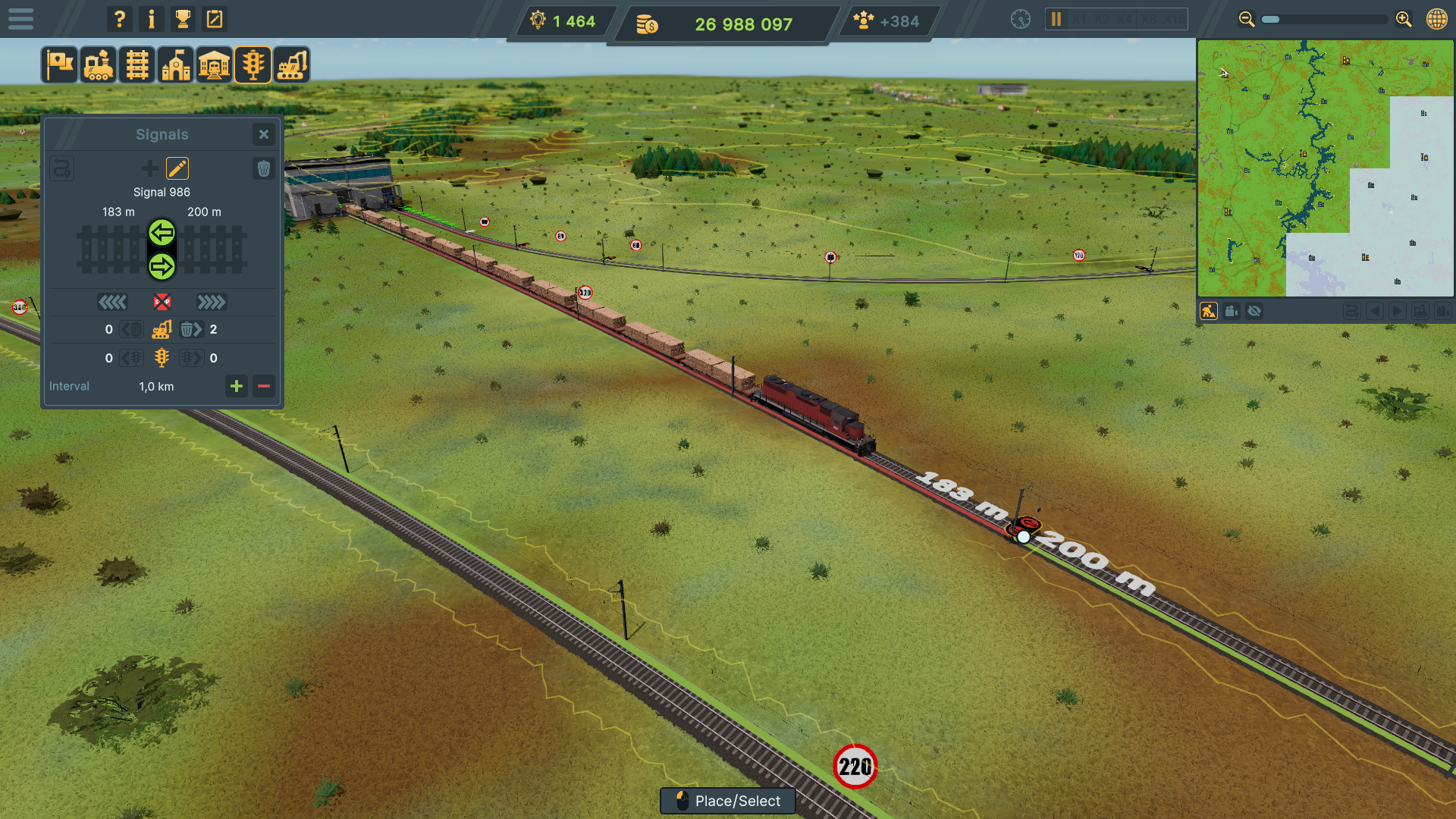
Task: Select the train vehicles tool in the build toolbar
Action: pos(99,64)
